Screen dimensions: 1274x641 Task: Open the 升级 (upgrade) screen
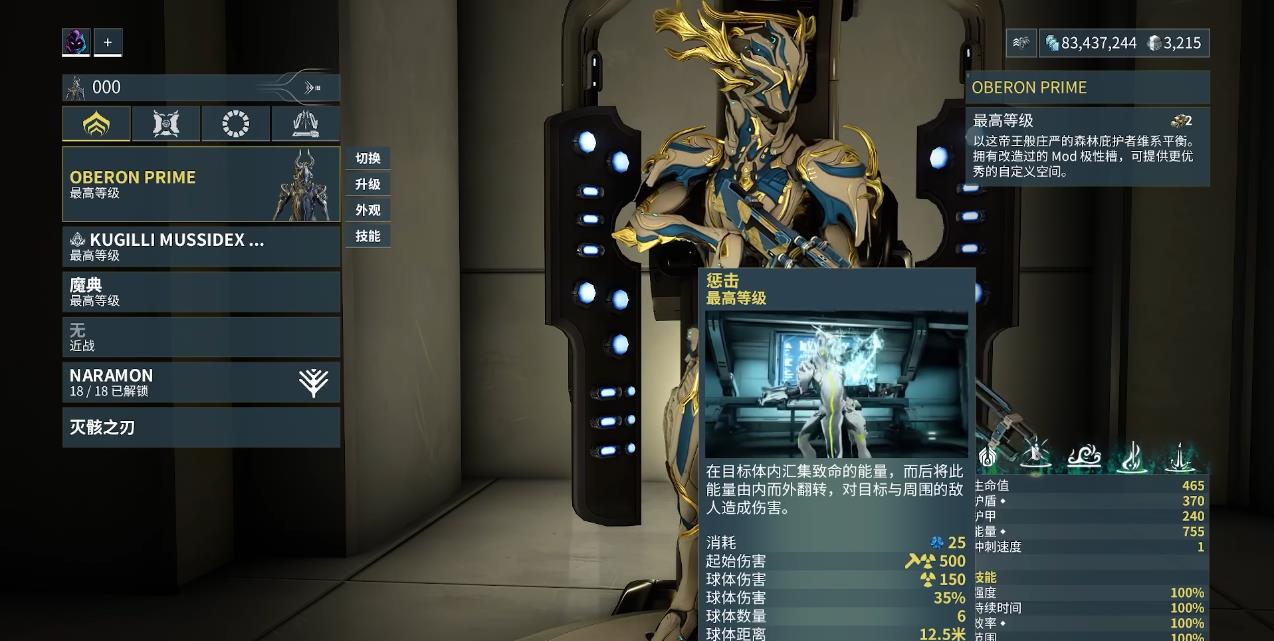coord(368,184)
